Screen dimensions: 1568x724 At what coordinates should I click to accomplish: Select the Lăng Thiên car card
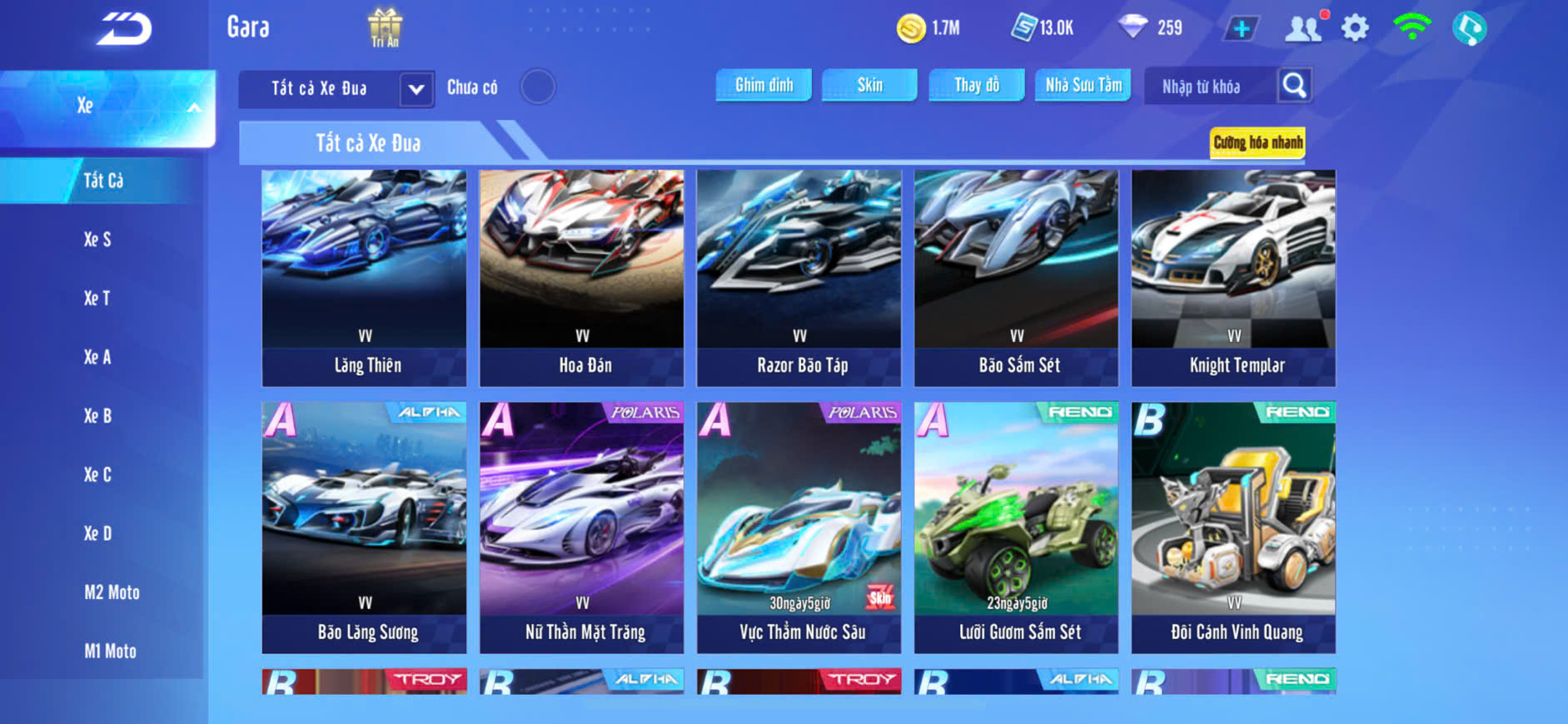pos(365,278)
